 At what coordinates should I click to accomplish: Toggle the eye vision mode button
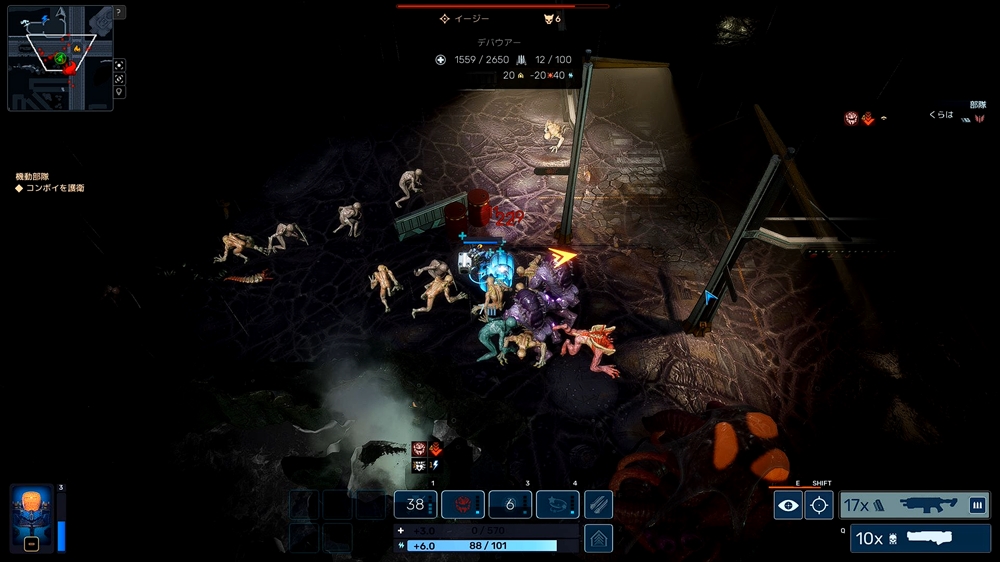pyautogui.click(x=788, y=505)
